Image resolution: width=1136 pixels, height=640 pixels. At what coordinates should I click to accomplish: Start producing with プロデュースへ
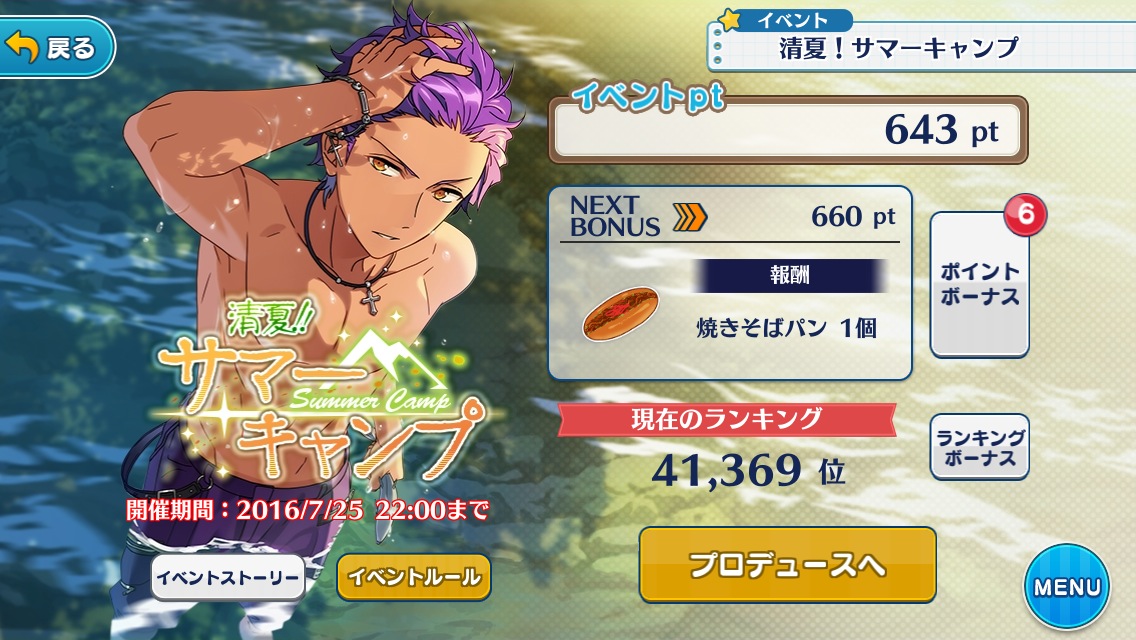coord(787,565)
